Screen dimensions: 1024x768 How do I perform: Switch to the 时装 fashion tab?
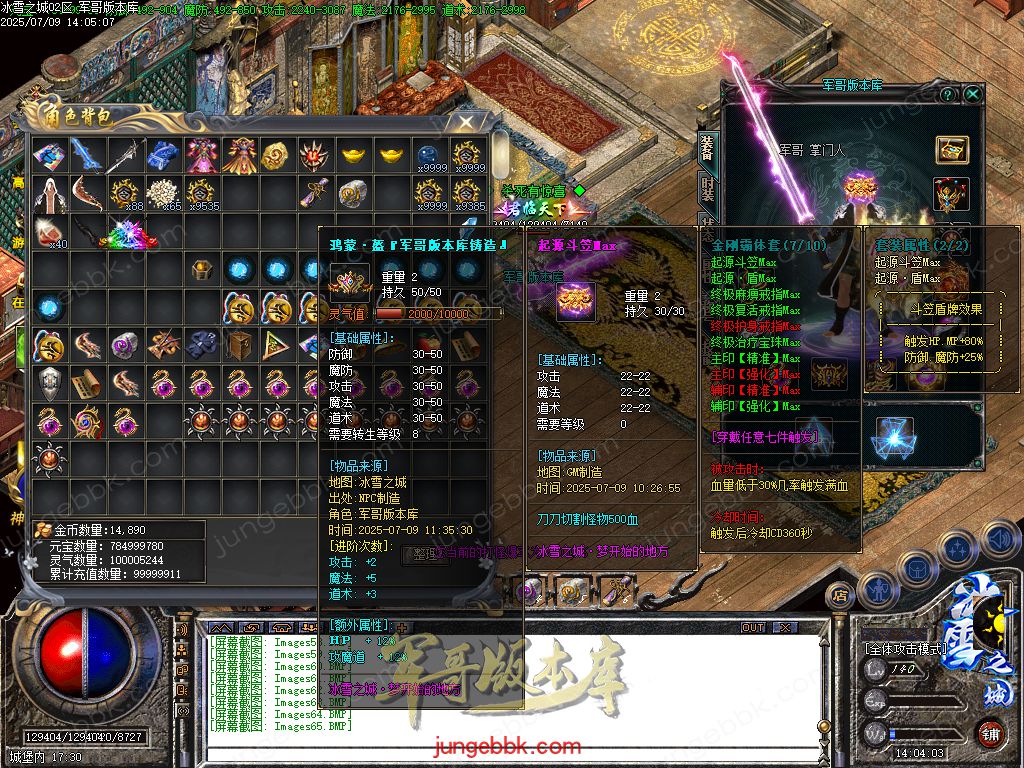(x=706, y=189)
